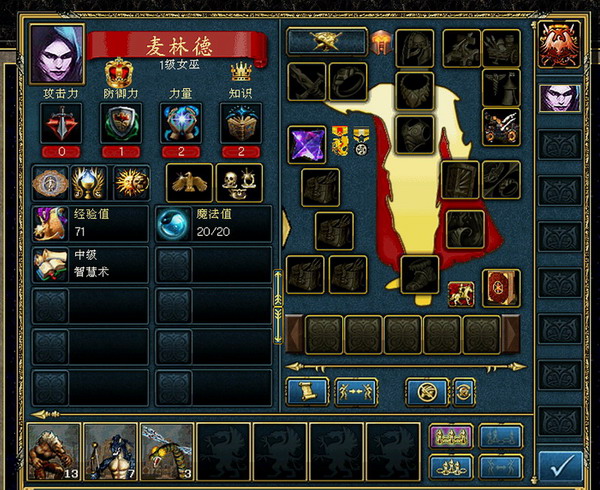Image resolution: width=600 pixels, height=490 pixels.
Task: Select the Intermediate Wisdom skill (中级智慧术)
Action: (90, 264)
